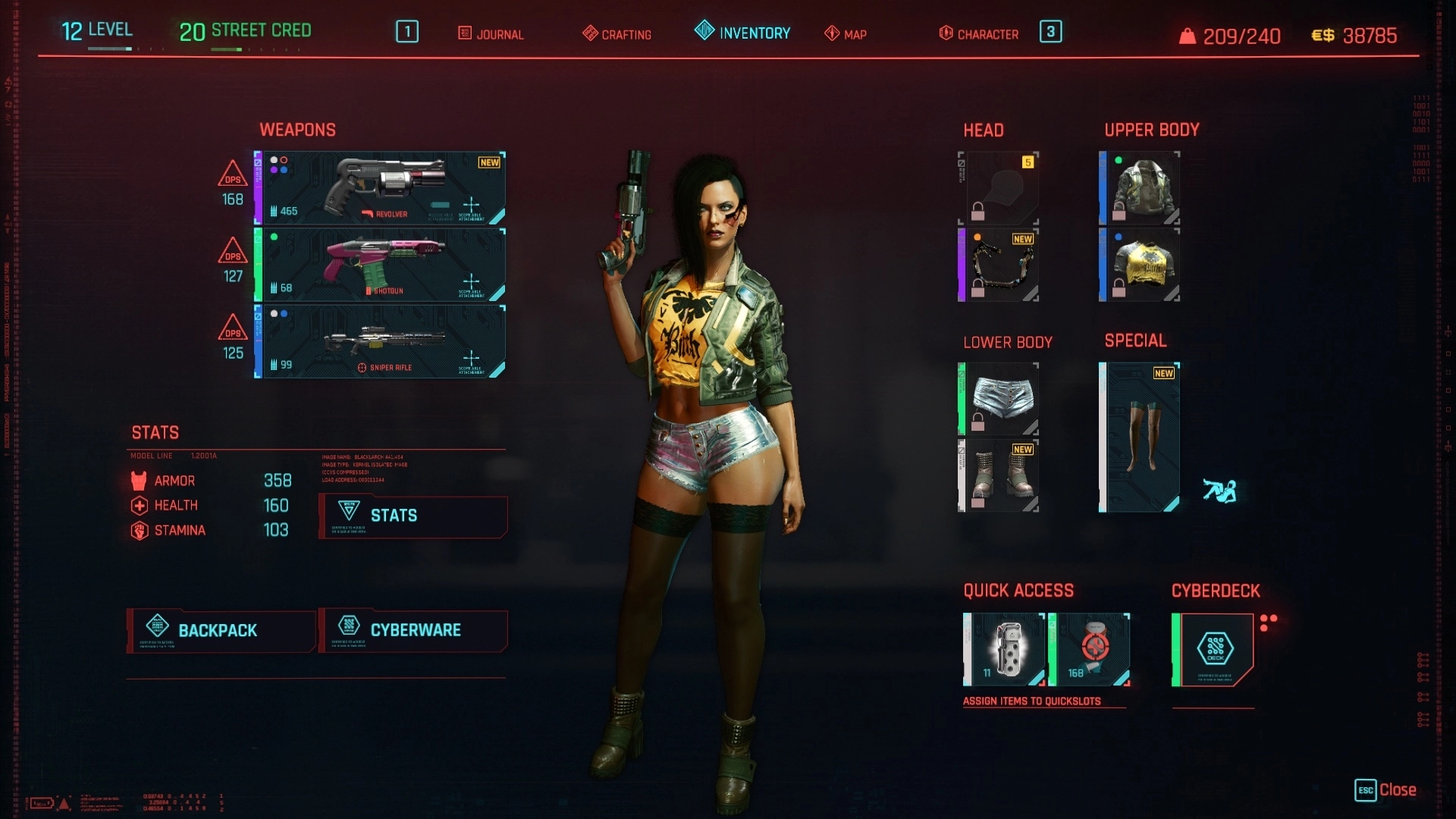Select the green jacket outer torso slot
The height and width of the screenshot is (819, 1456).
[1140, 188]
